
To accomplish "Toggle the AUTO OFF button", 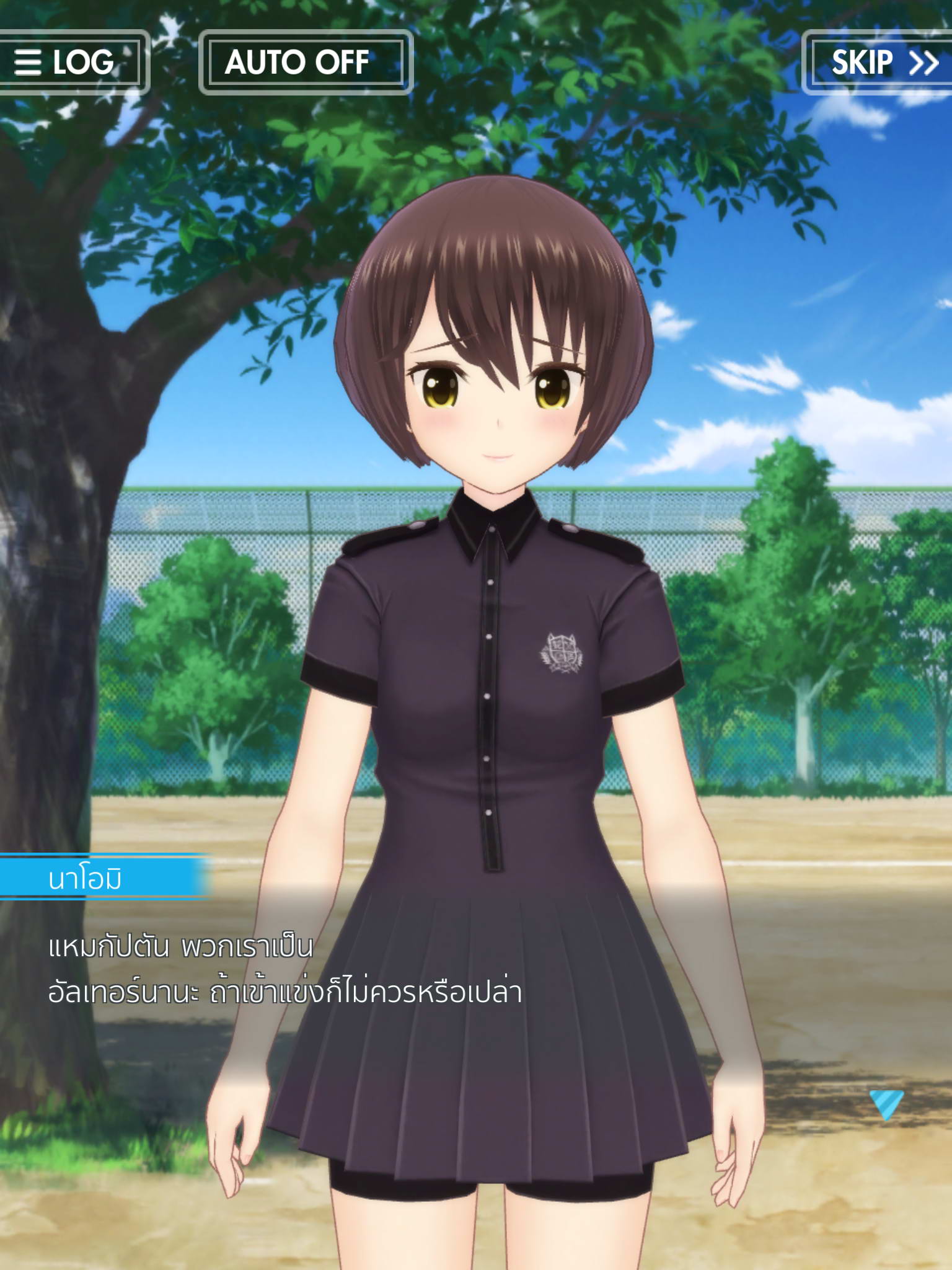I will pyautogui.click(x=306, y=62).
